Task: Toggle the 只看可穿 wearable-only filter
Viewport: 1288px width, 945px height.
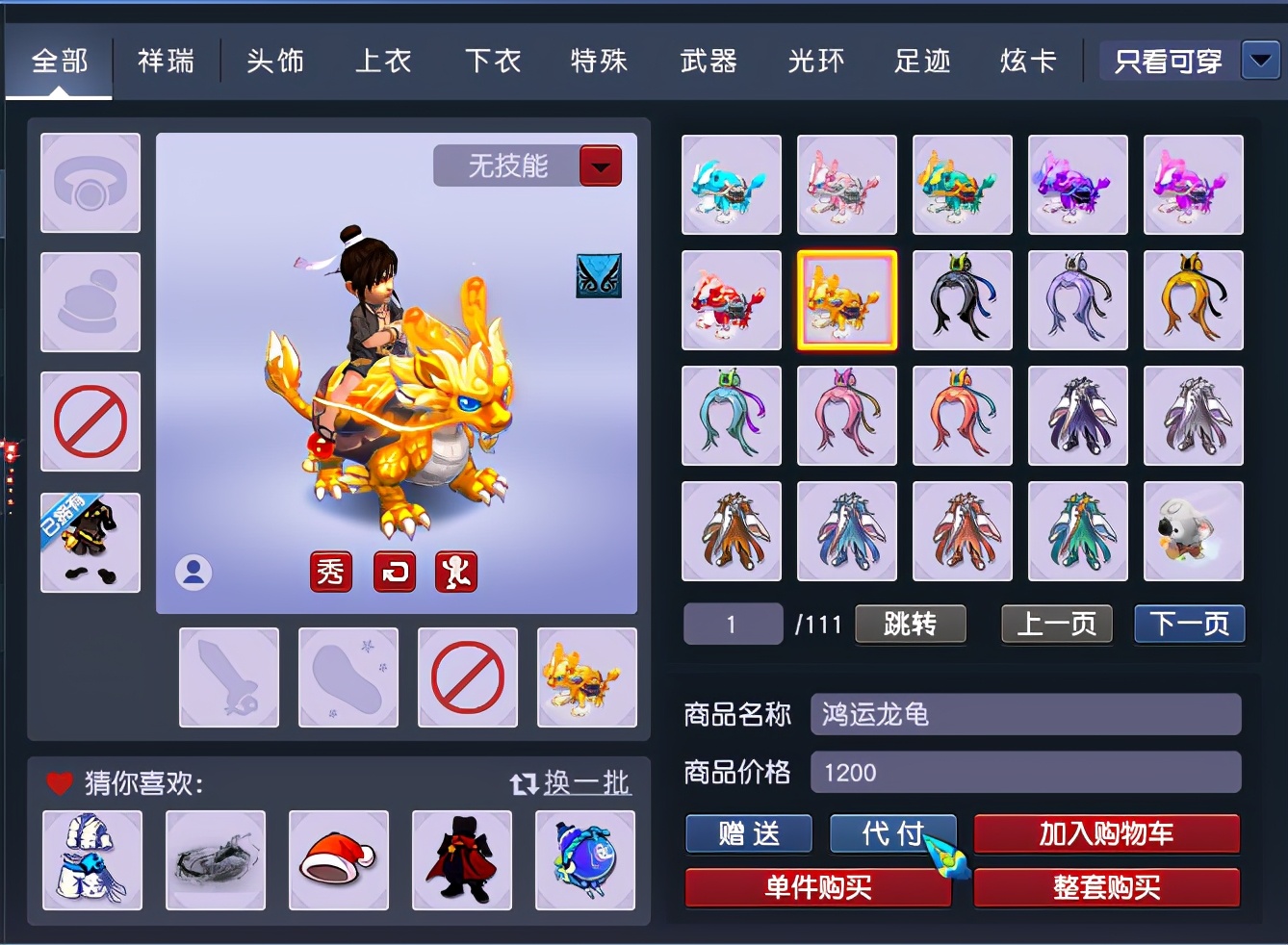Action: (1166, 60)
